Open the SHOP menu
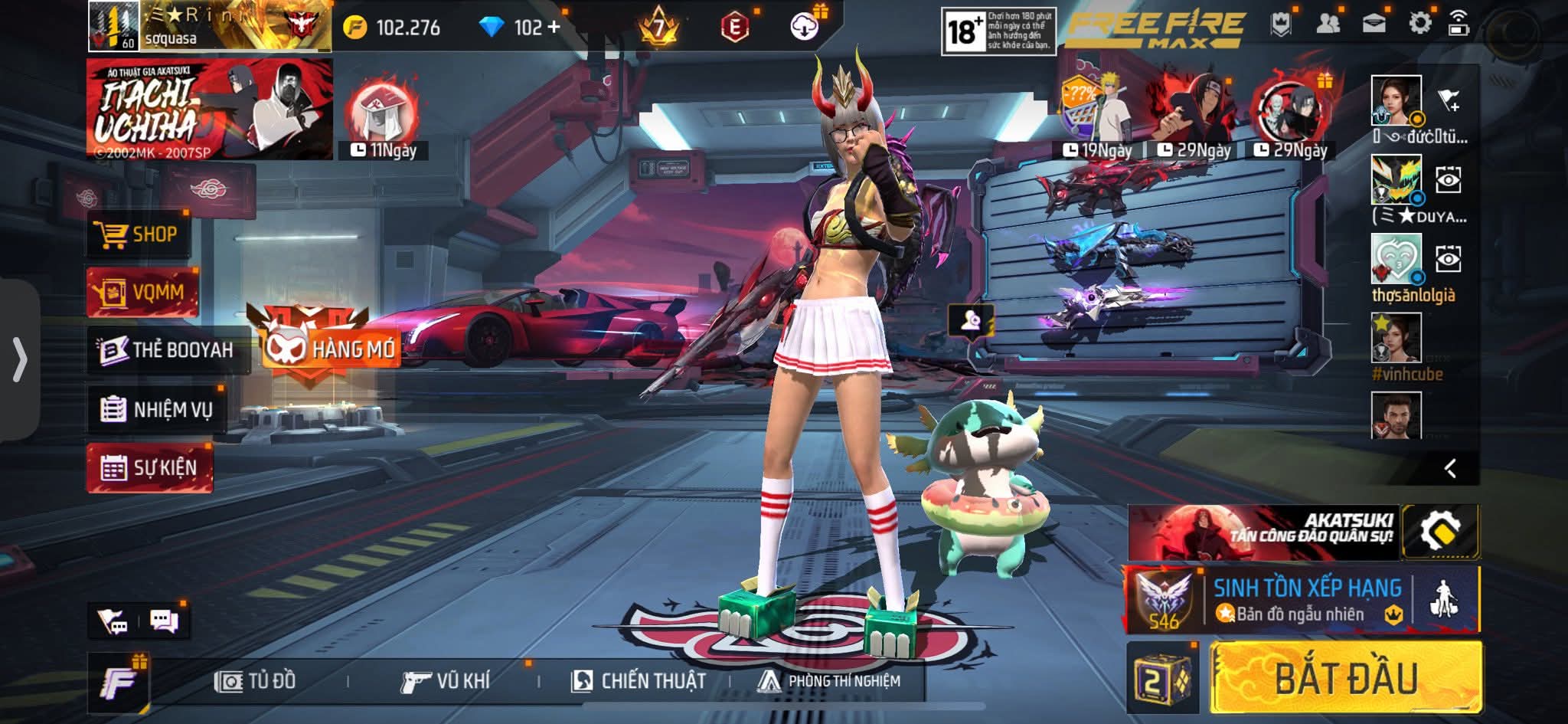Image resolution: width=1568 pixels, height=724 pixels. click(x=138, y=234)
